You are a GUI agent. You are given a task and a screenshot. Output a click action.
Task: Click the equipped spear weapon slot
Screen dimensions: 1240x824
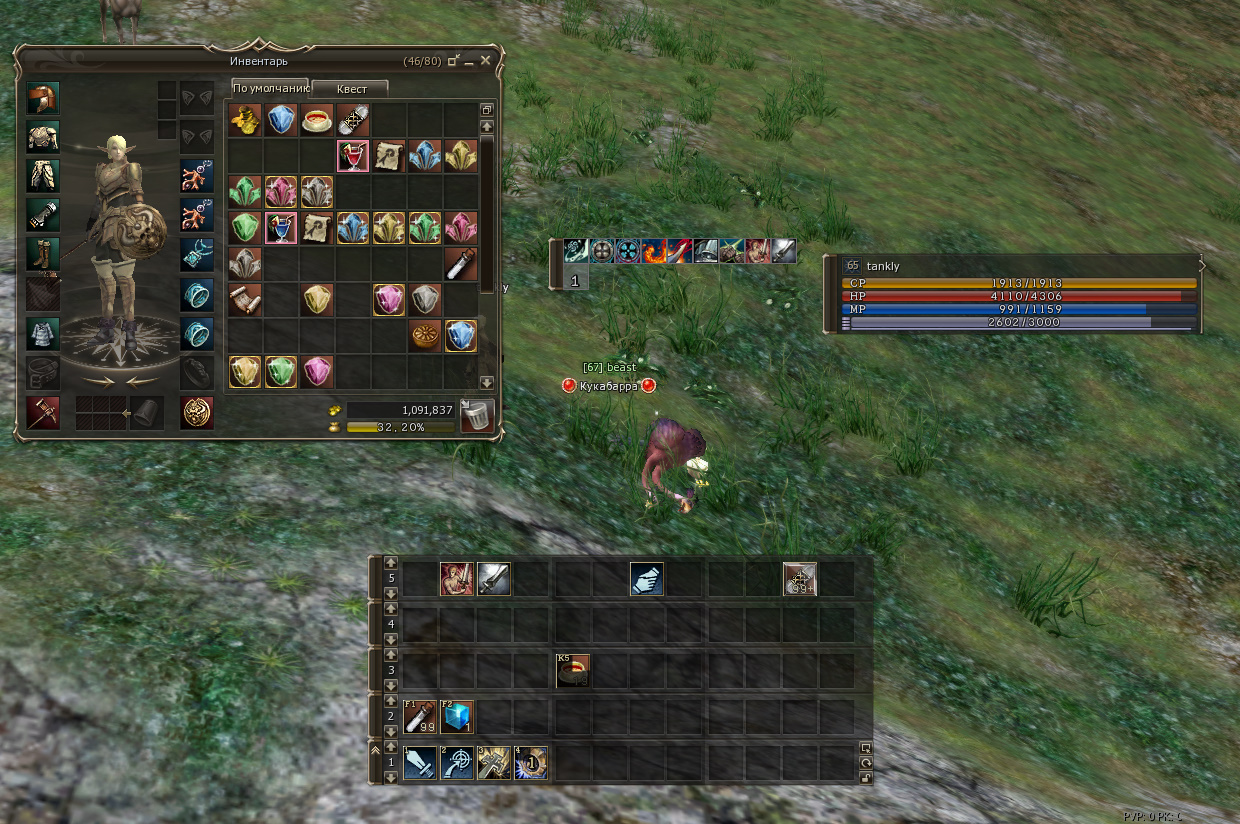(x=43, y=412)
